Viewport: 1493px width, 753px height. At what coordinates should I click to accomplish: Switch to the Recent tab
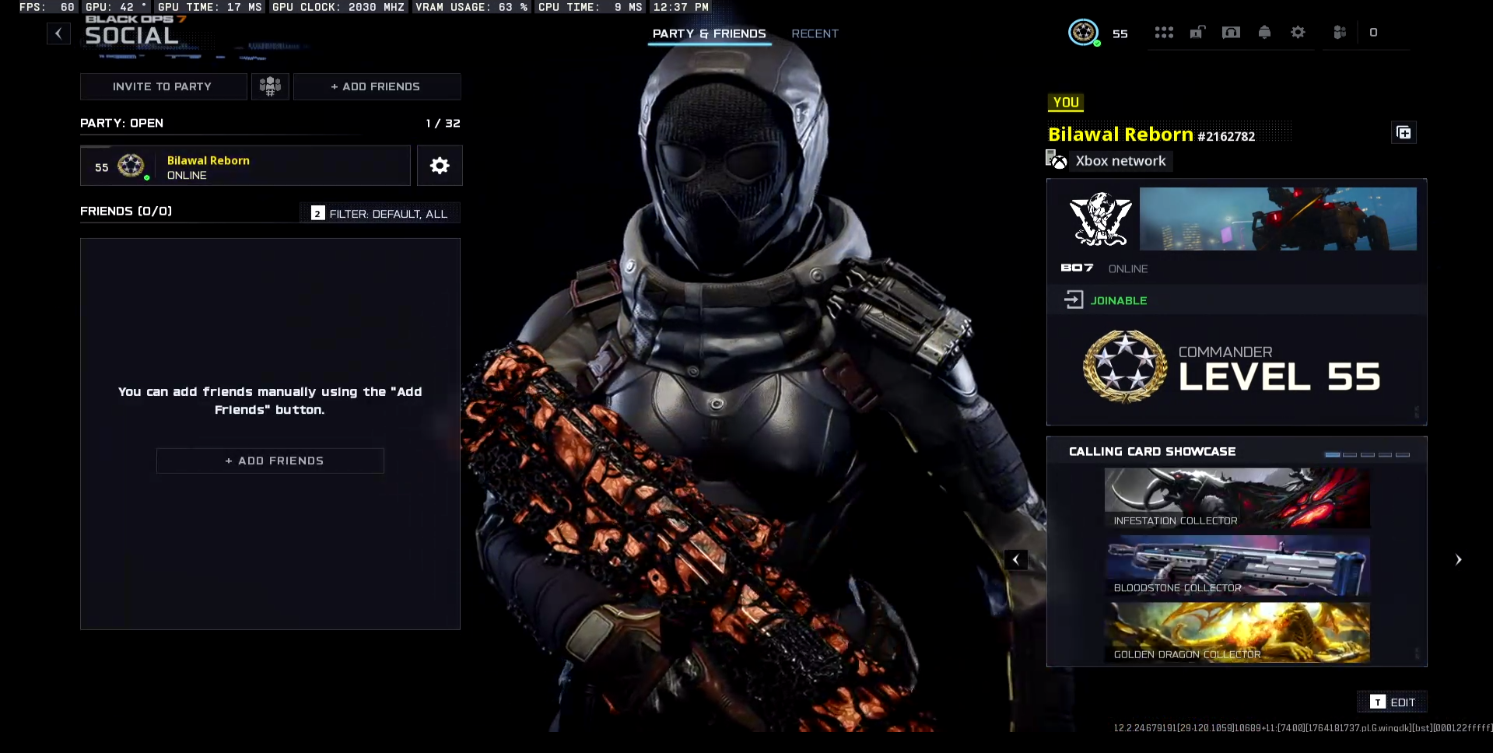(x=814, y=33)
